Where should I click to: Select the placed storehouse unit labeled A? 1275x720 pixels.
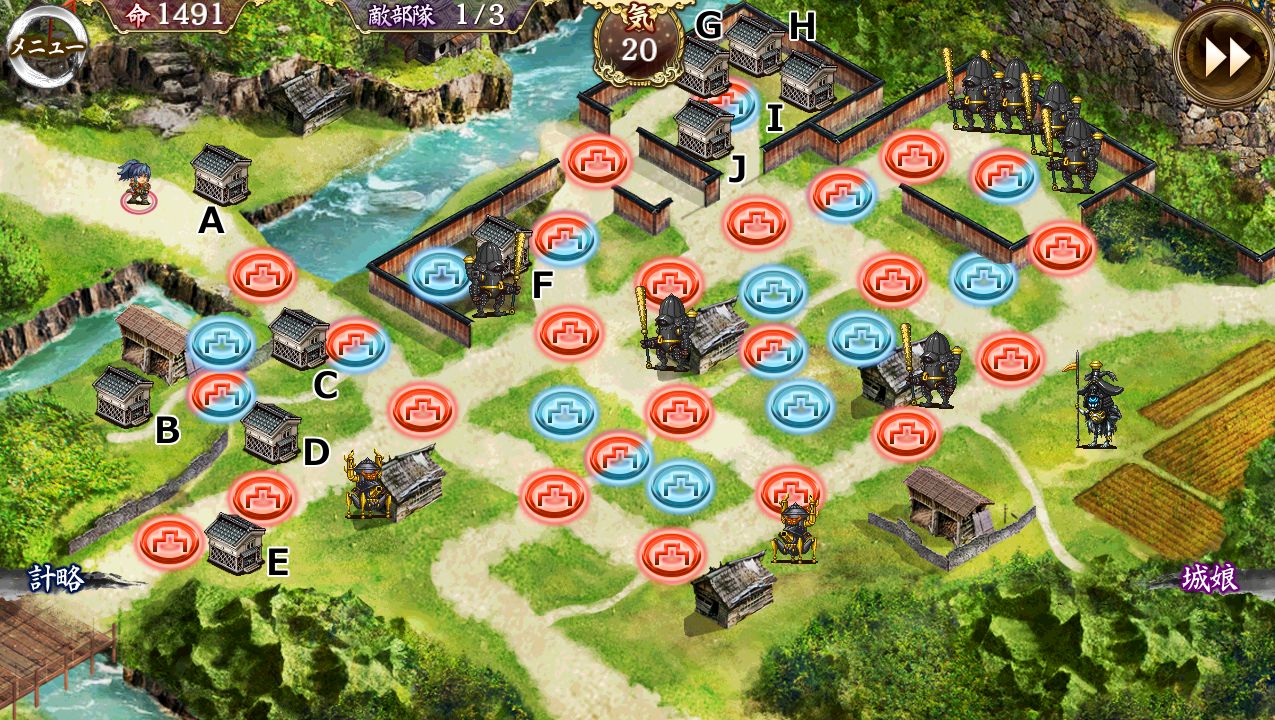coord(221,174)
